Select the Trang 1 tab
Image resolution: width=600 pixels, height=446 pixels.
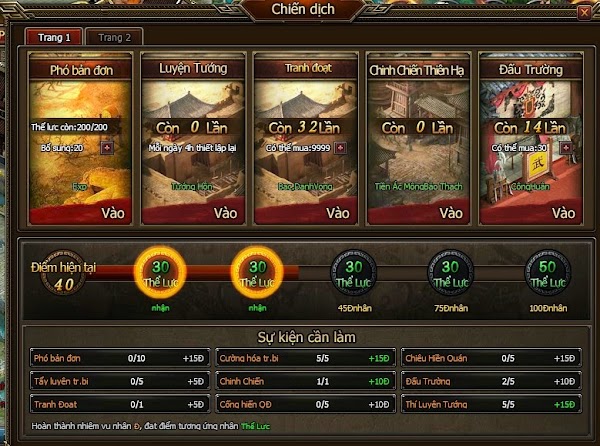coord(54,37)
